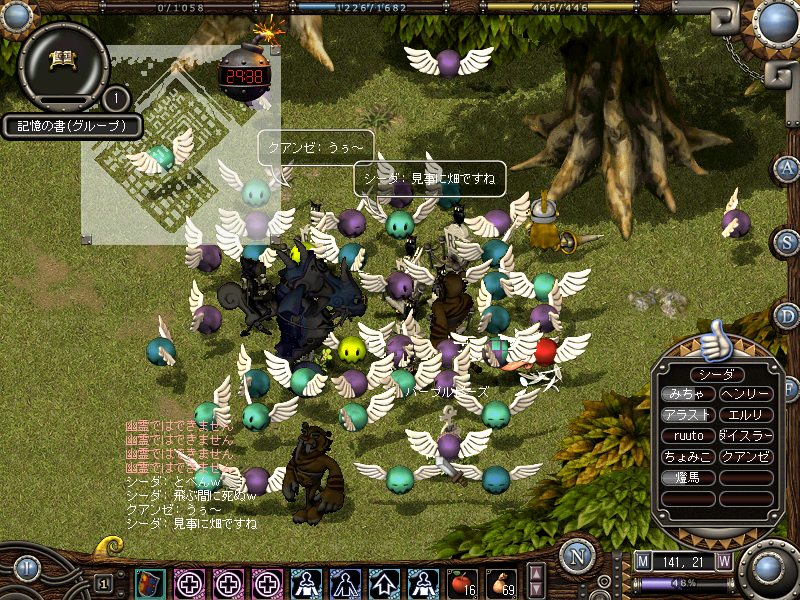This screenshot has width=800, height=600.
Task: Select party member みちゃ
Action: point(687,394)
